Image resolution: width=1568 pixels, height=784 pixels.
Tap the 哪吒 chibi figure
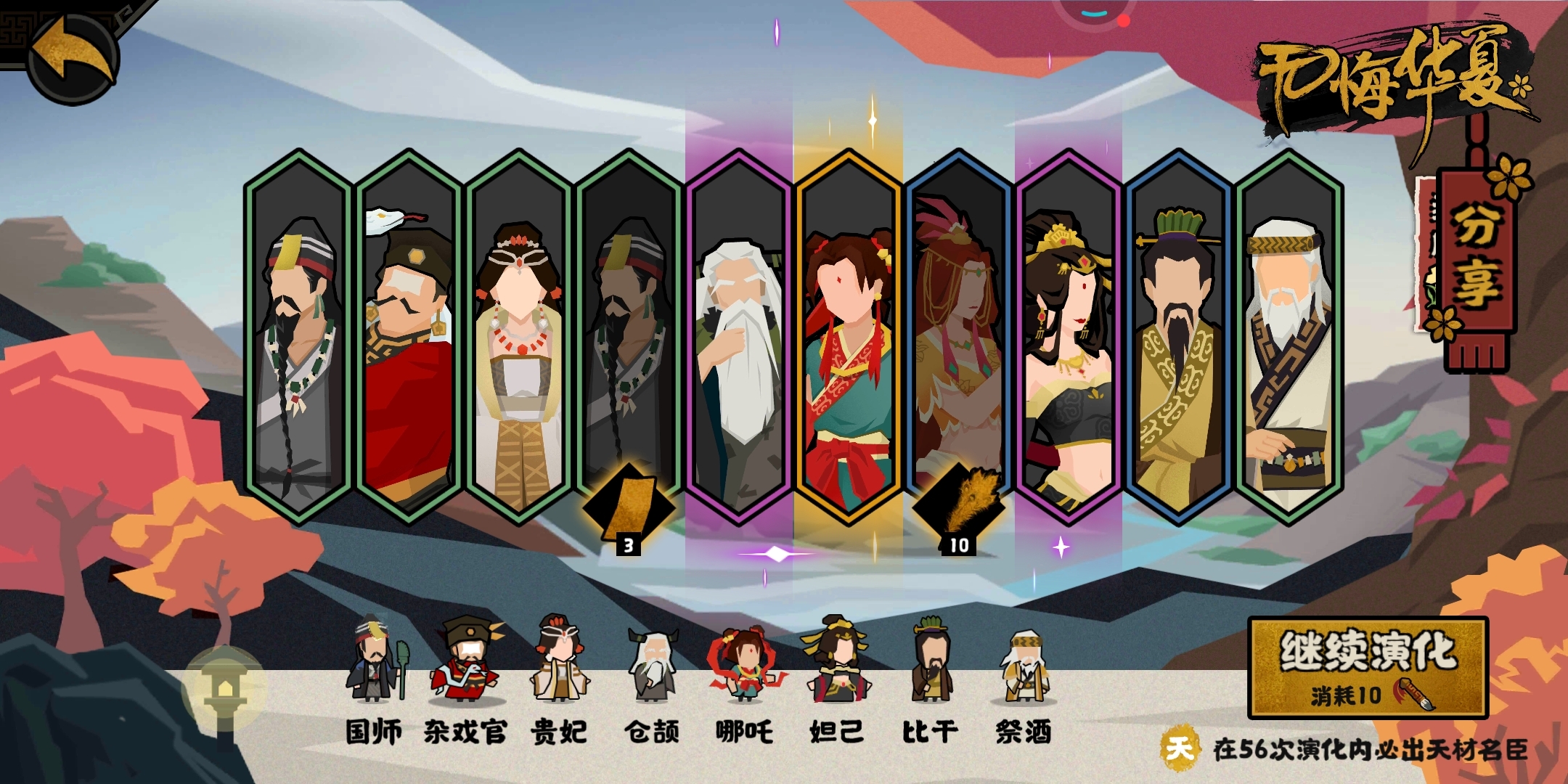(x=745, y=664)
